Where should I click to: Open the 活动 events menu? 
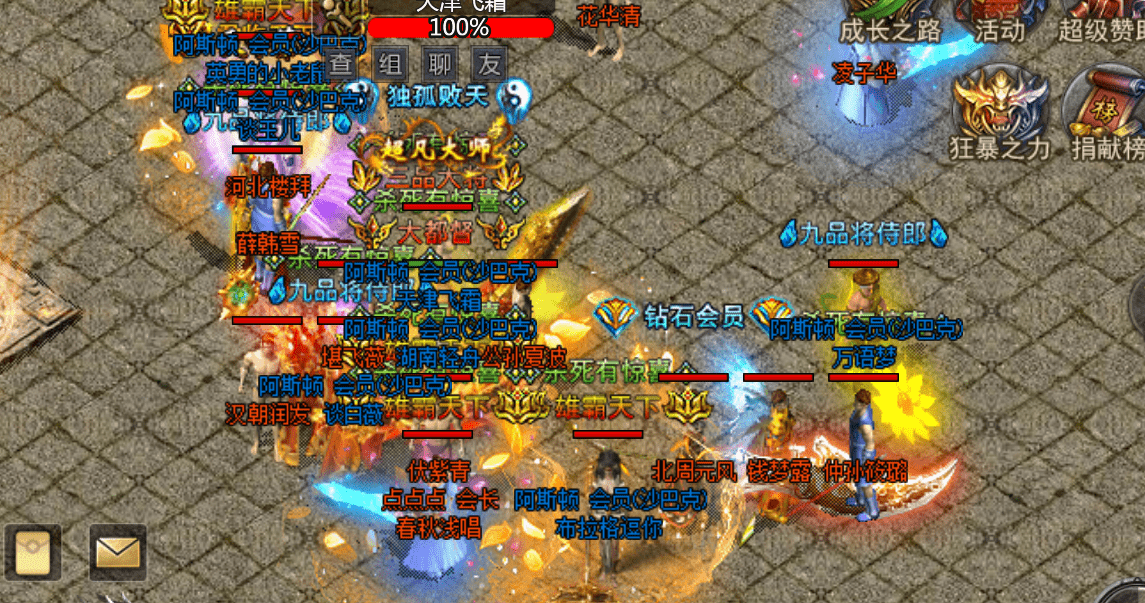coord(998,22)
